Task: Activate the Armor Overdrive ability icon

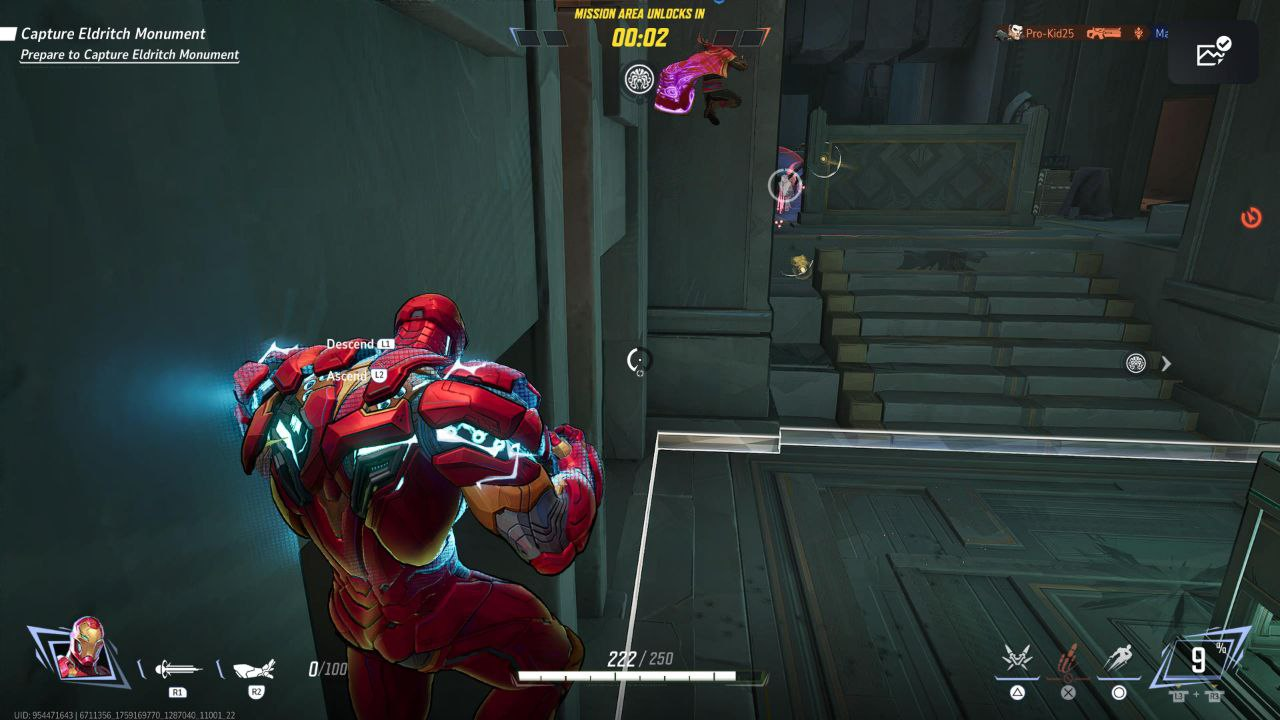Action: point(1017,660)
